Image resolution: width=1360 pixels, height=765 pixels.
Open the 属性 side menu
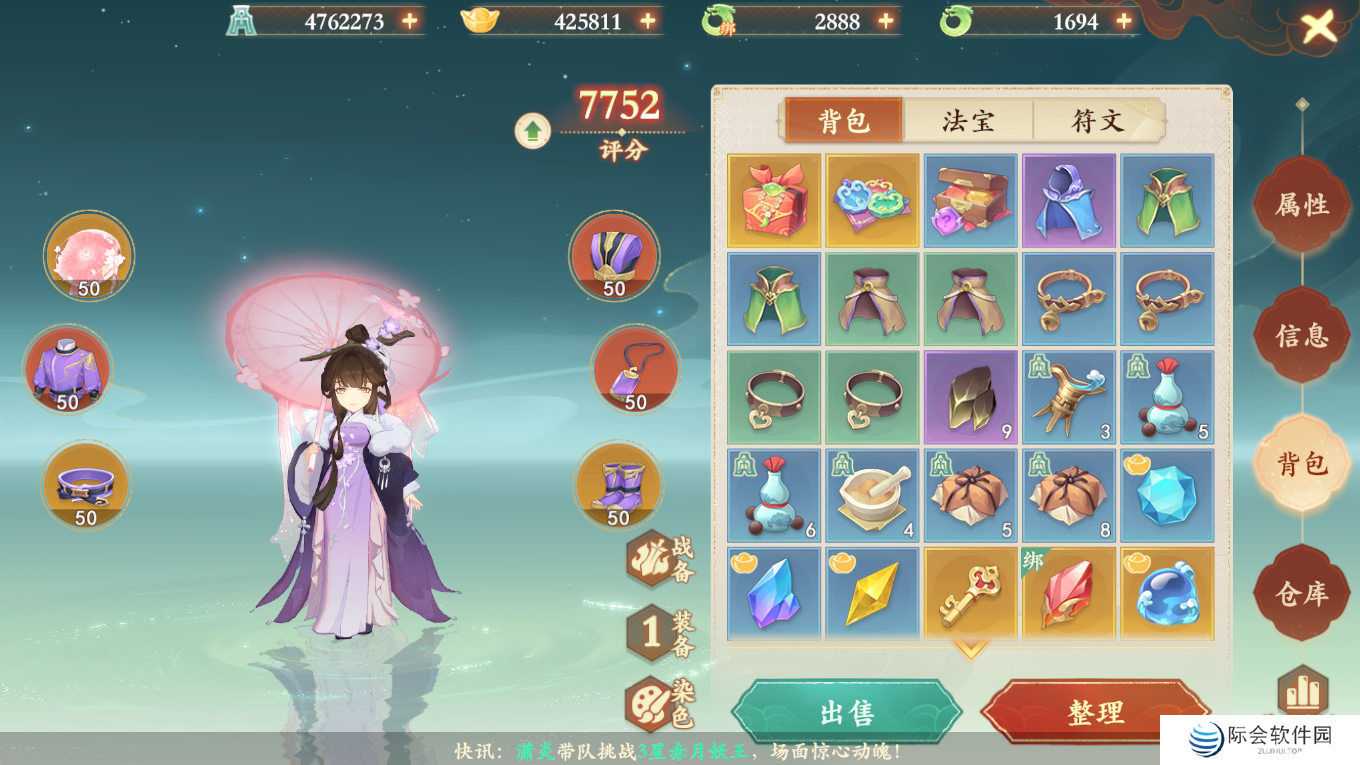click(x=1301, y=205)
